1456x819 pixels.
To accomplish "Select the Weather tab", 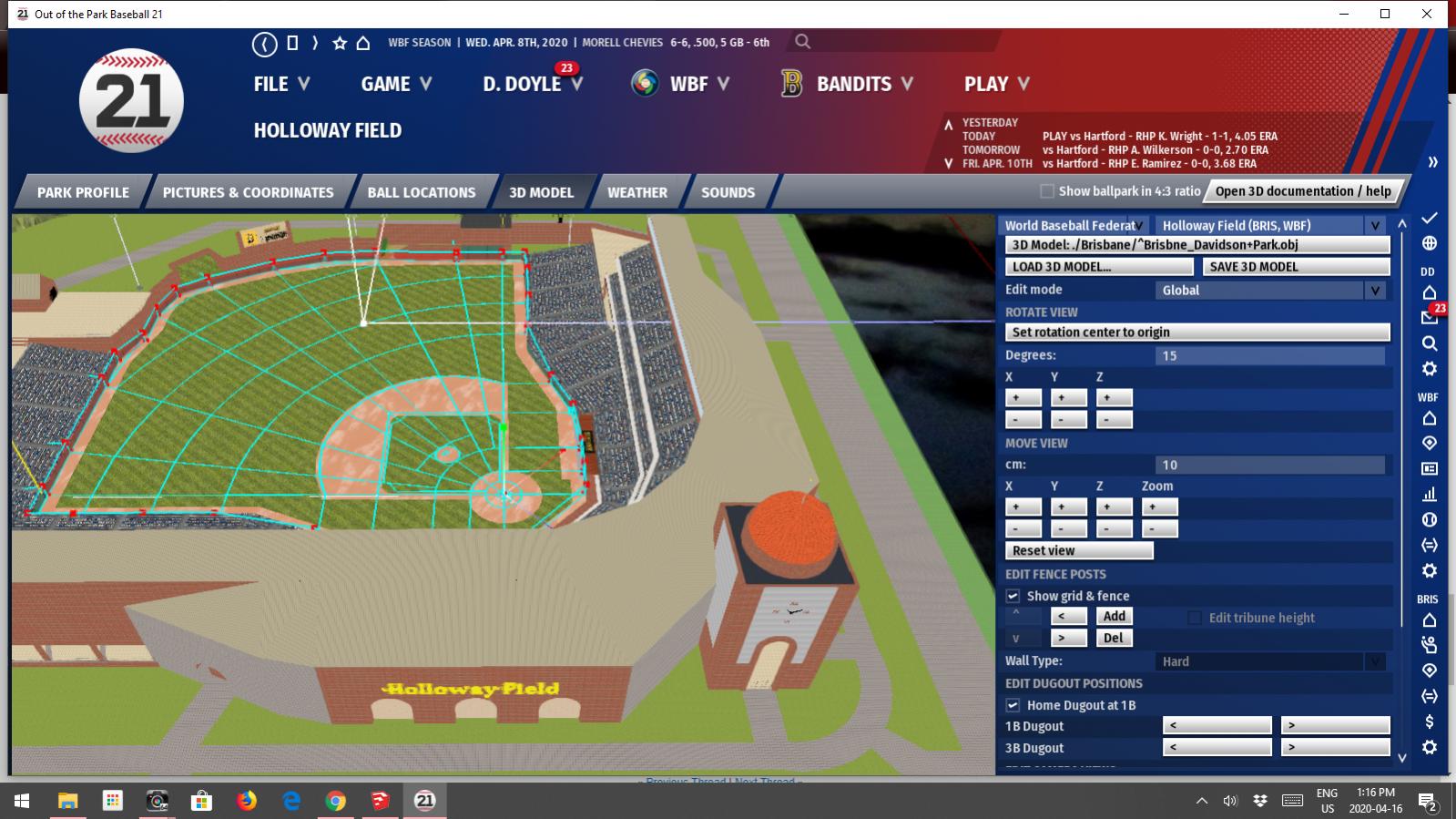I will click(x=636, y=192).
